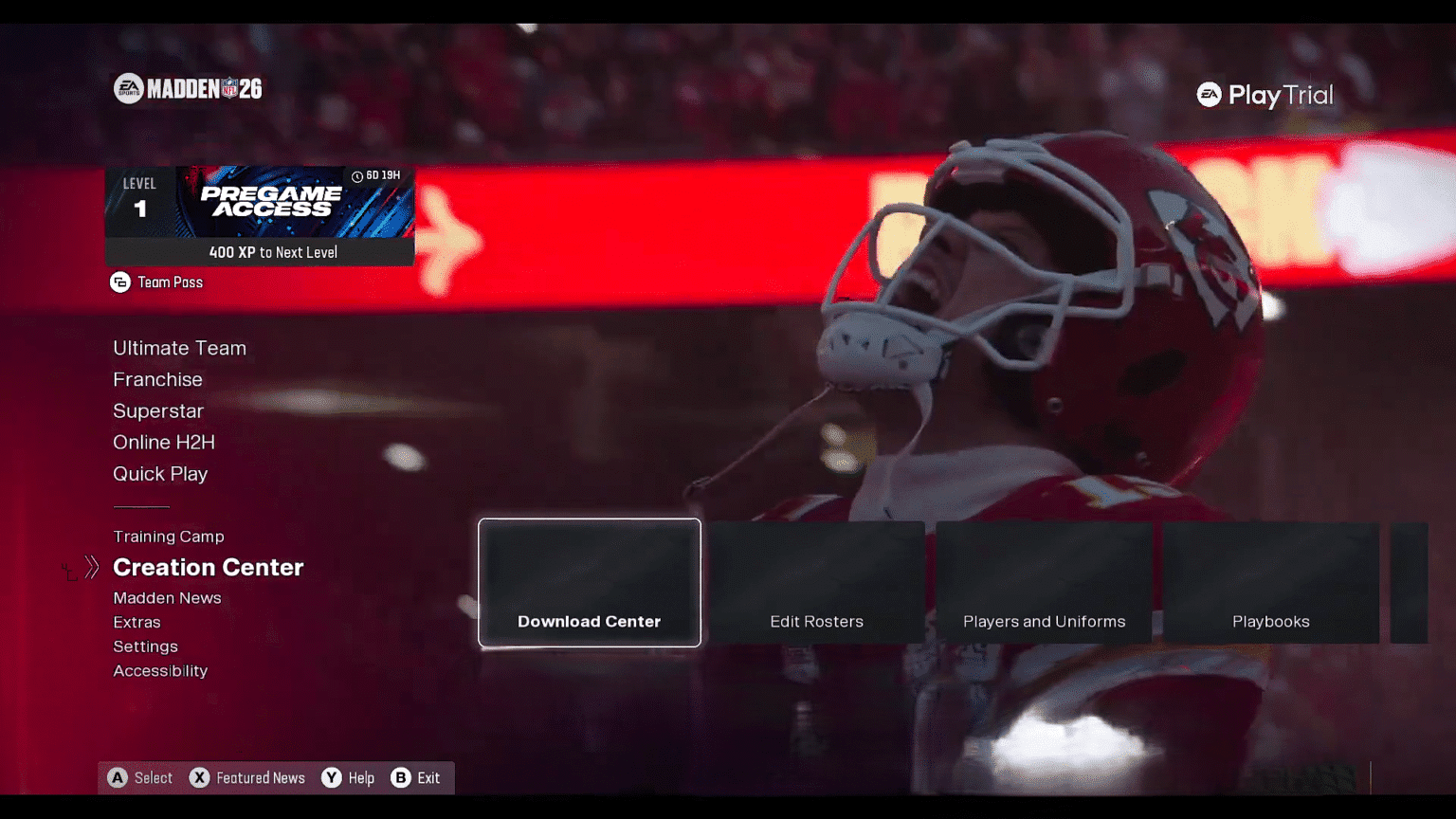This screenshot has width=1456, height=819.
Task: Open Superstar mode
Action: tap(158, 410)
